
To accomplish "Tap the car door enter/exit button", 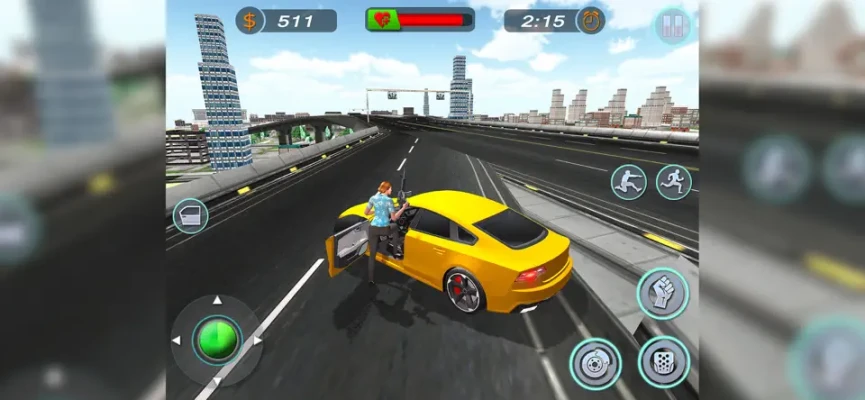I will point(190,216).
